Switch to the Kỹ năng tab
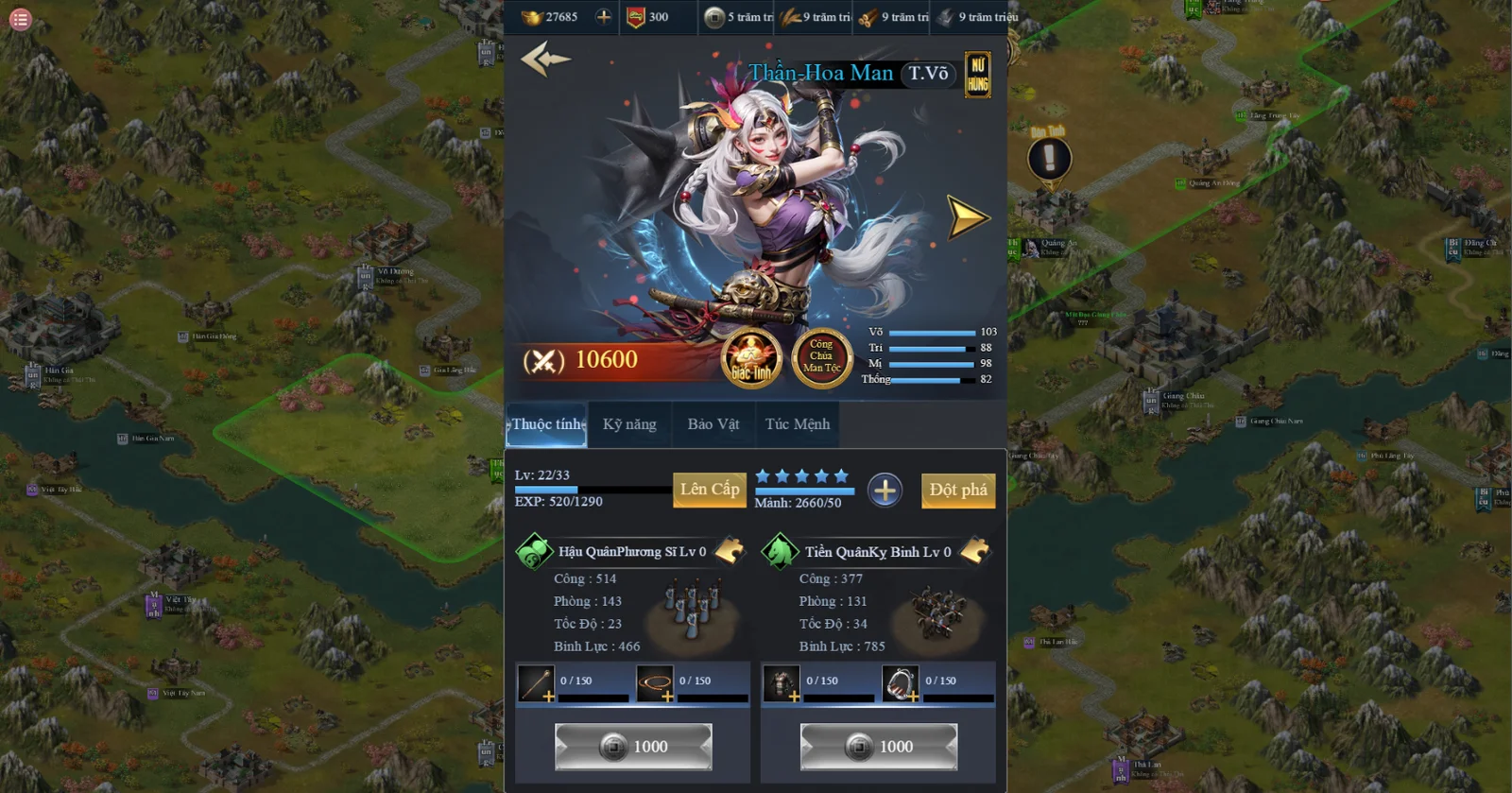 (629, 424)
